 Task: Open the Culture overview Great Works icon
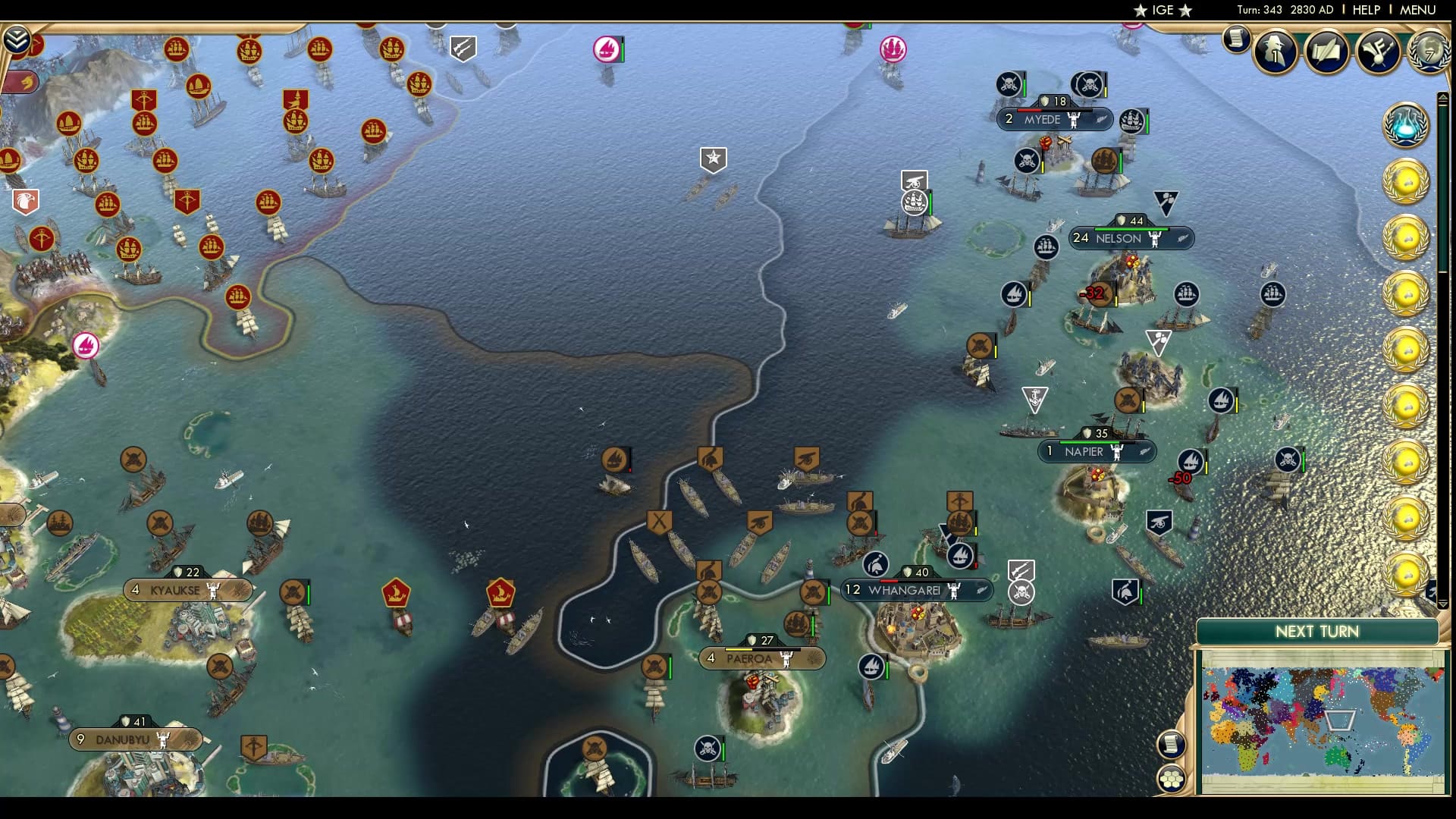pyautogui.click(x=1378, y=52)
